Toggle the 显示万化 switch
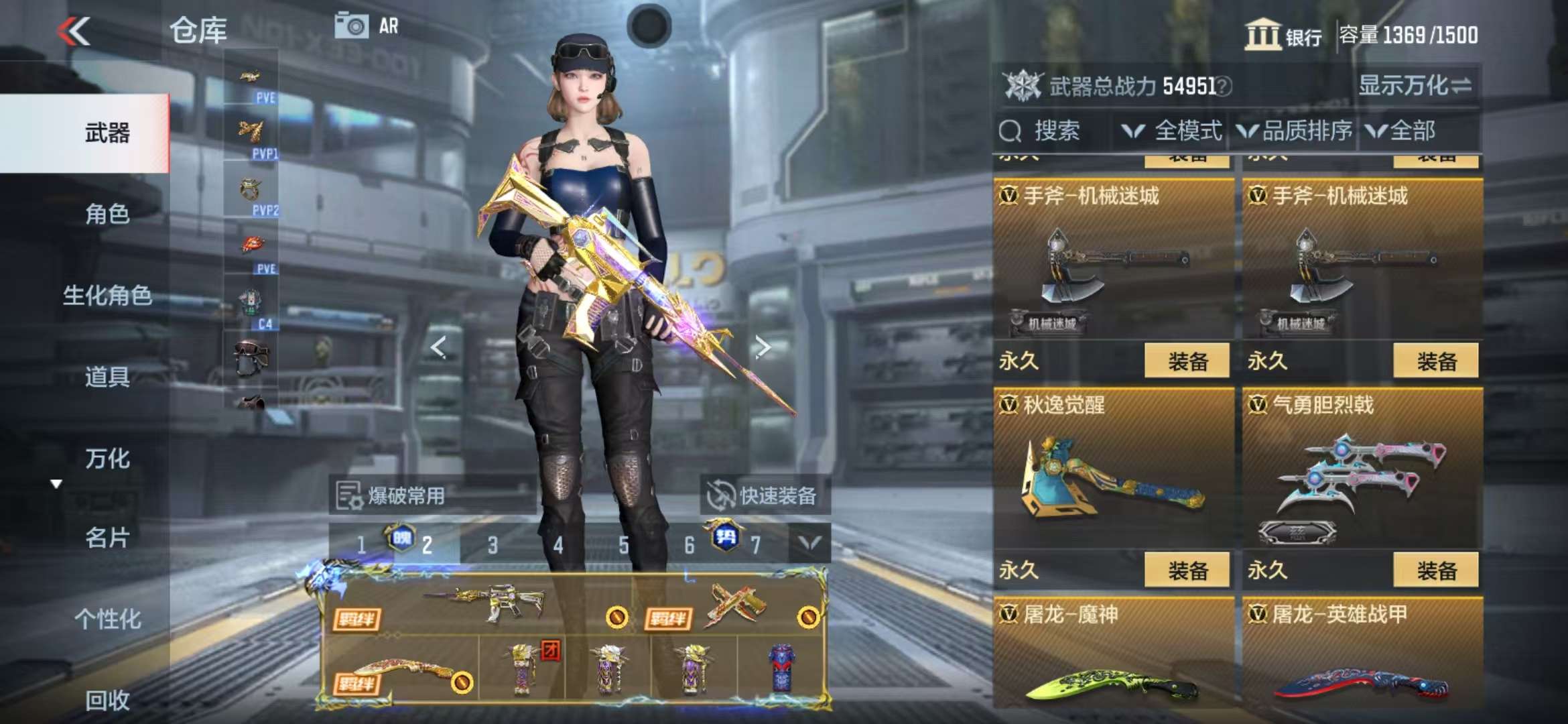Screen dimensions: 1568x724 coord(1414,86)
